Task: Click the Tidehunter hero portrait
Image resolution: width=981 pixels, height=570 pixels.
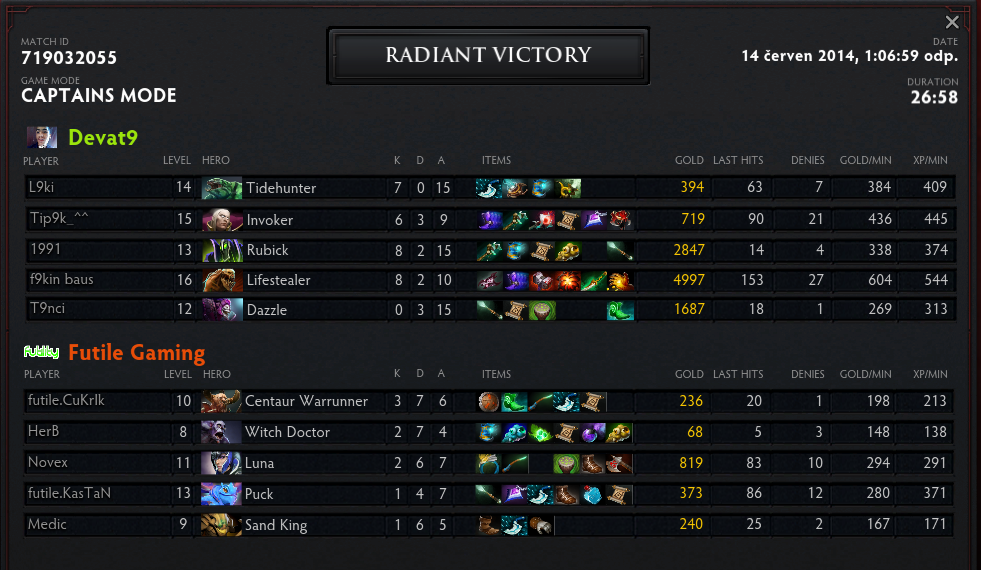Action: point(222,188)
